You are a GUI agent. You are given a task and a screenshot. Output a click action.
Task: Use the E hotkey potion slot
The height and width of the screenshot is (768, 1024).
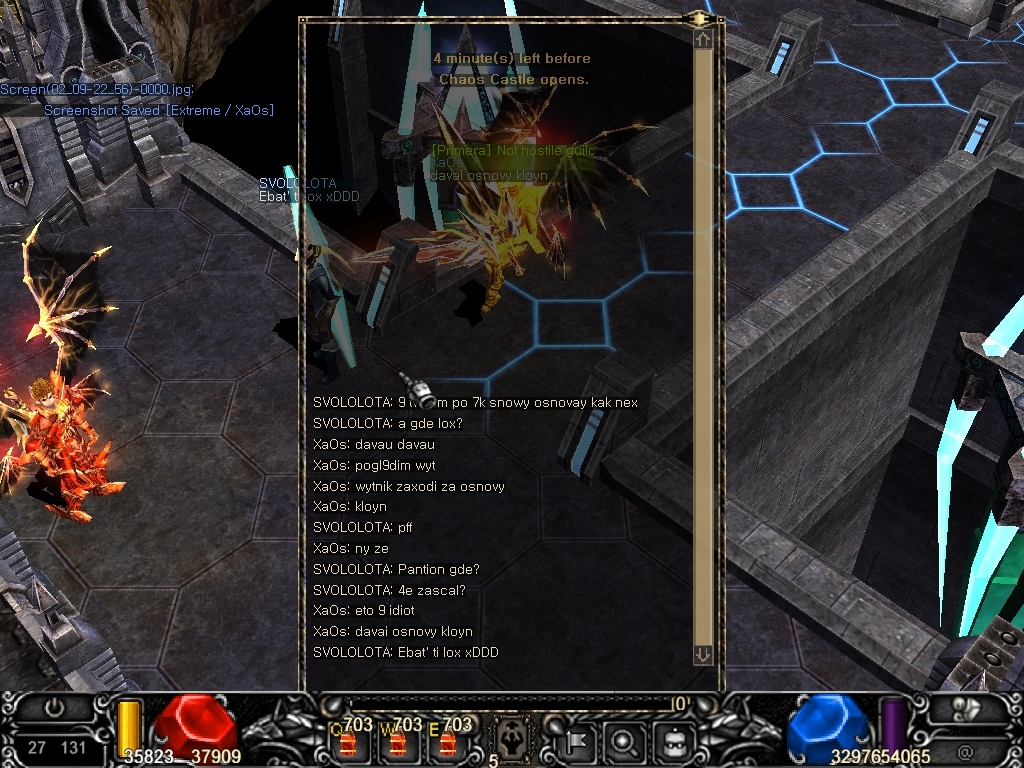(449, 743)
